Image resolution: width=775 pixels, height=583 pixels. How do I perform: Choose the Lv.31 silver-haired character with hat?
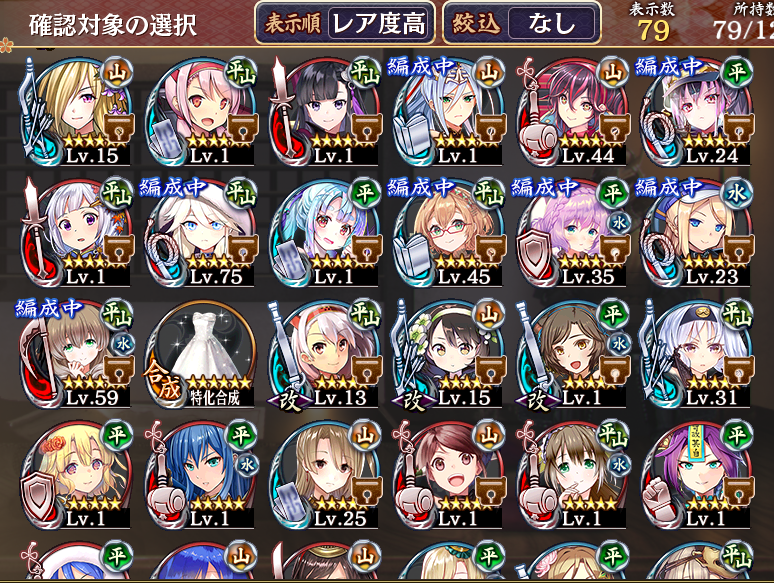(x=695, y=352)
